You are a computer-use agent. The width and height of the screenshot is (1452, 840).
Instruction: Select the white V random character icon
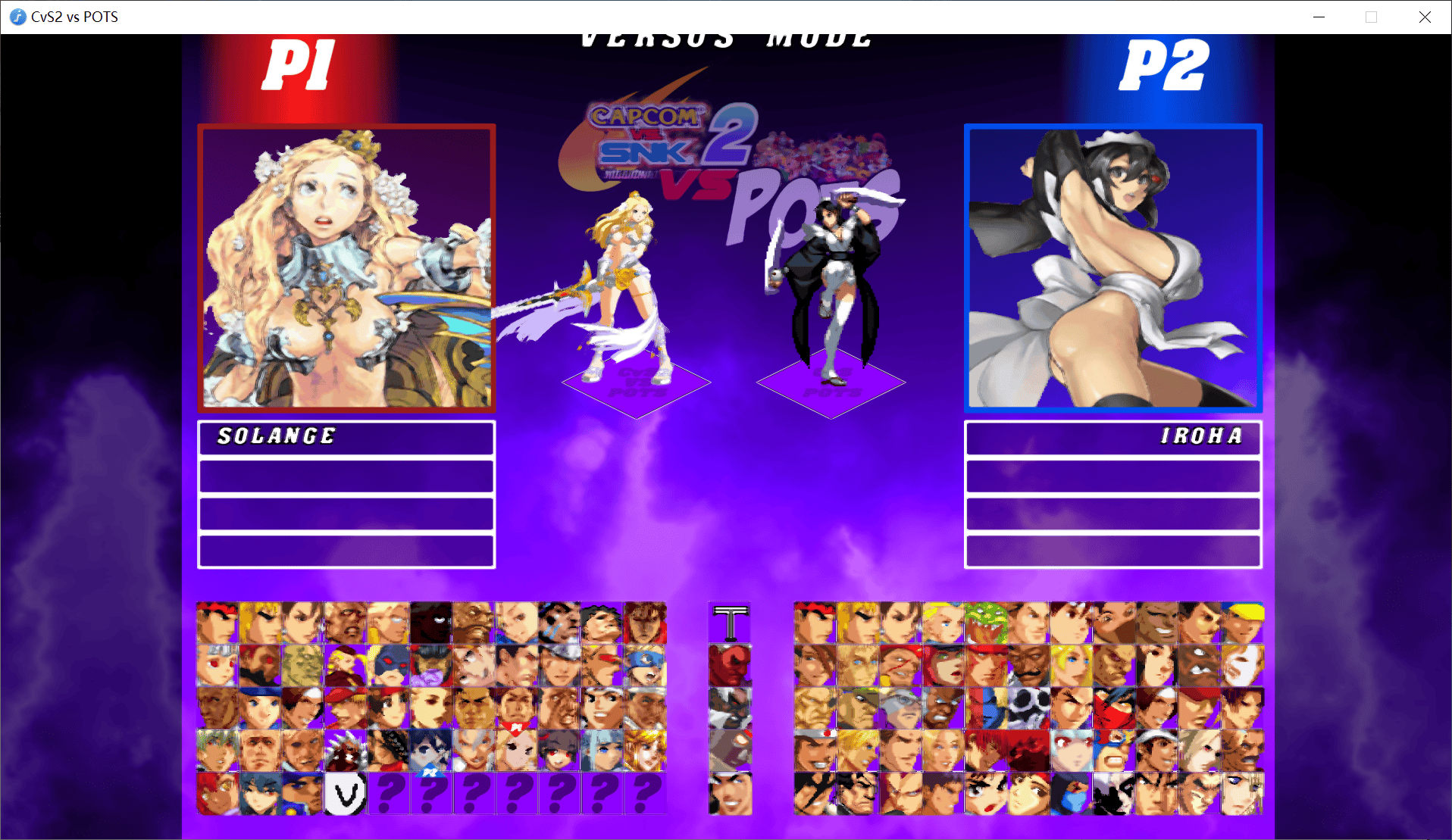coord(347,792)
